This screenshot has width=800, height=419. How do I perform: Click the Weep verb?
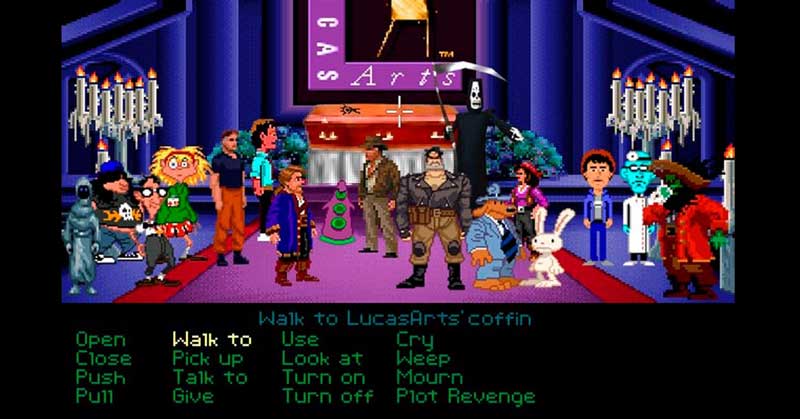[423, 358]
